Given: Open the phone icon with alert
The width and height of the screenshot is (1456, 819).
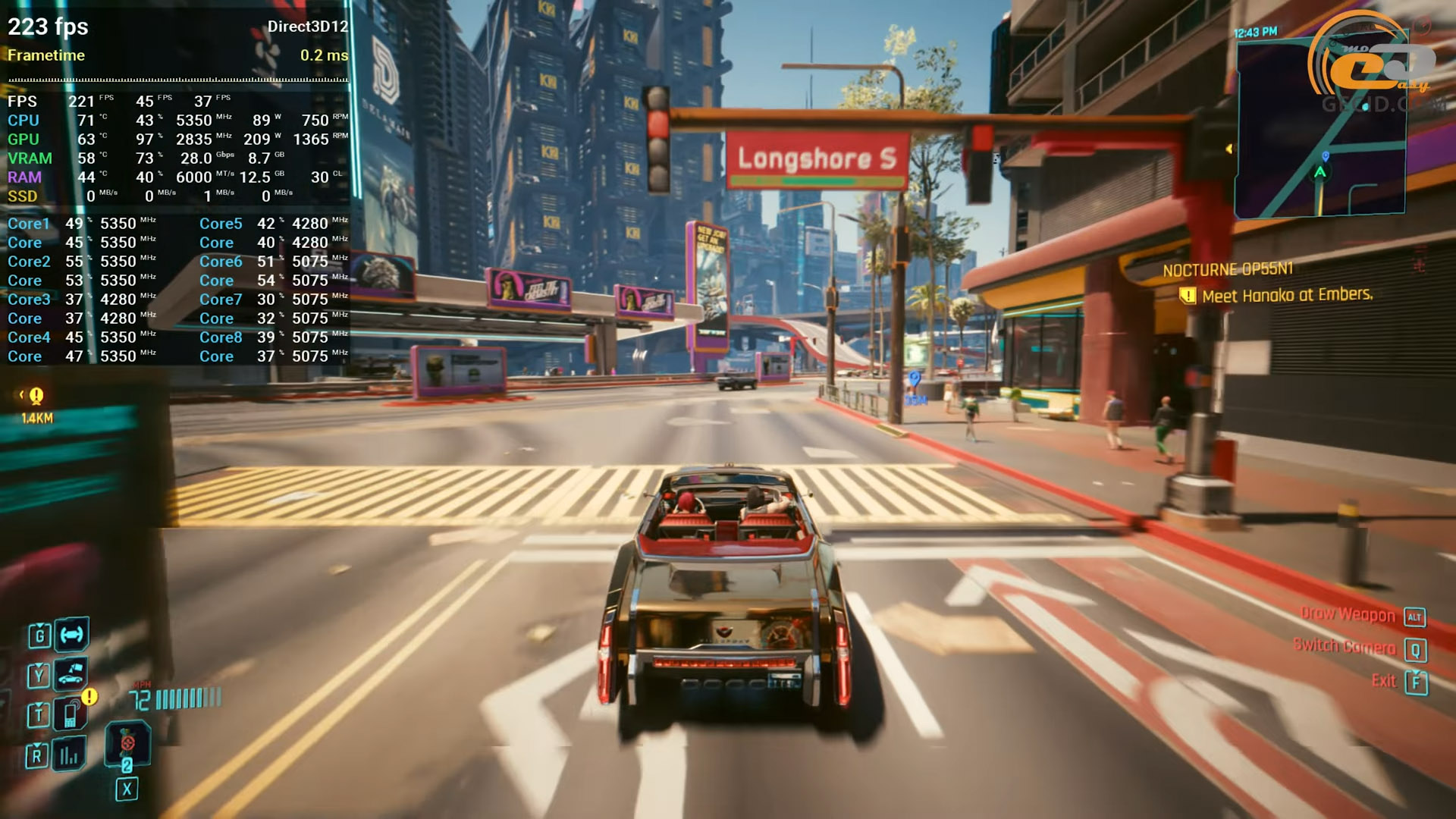Looking at the screenshot, I should tap(71, 714).
